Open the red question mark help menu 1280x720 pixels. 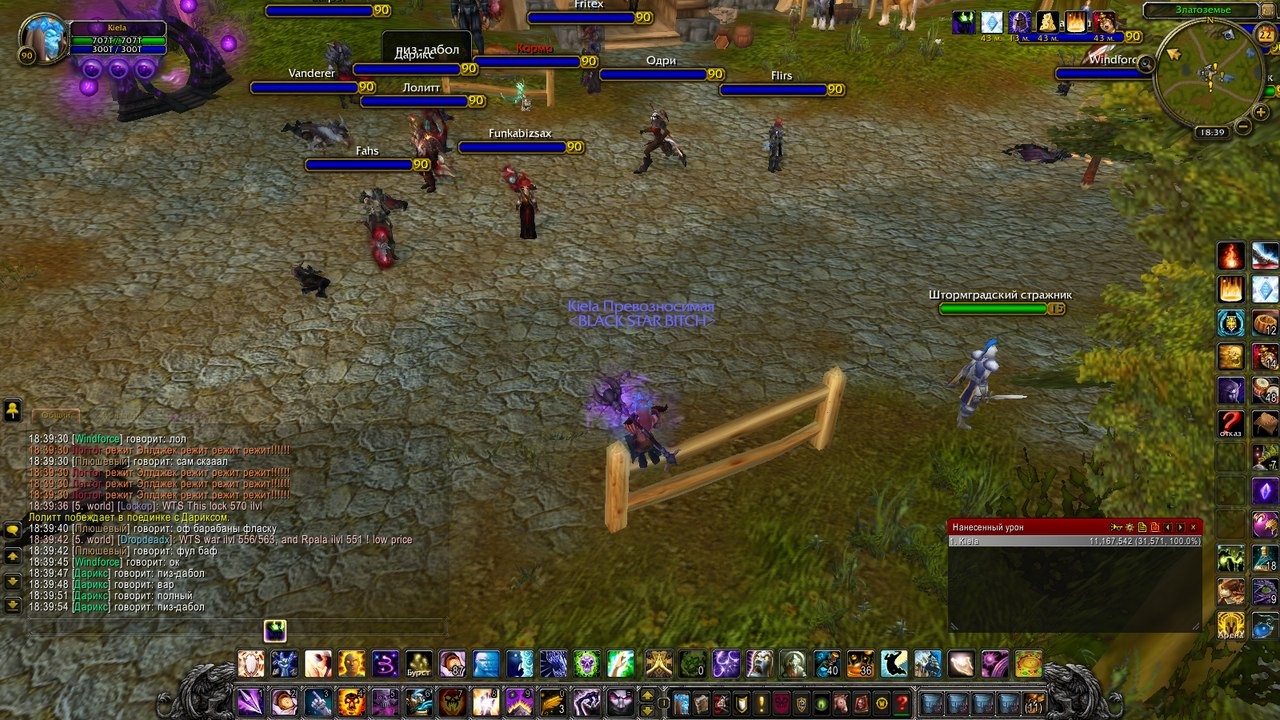click(902, 702)
